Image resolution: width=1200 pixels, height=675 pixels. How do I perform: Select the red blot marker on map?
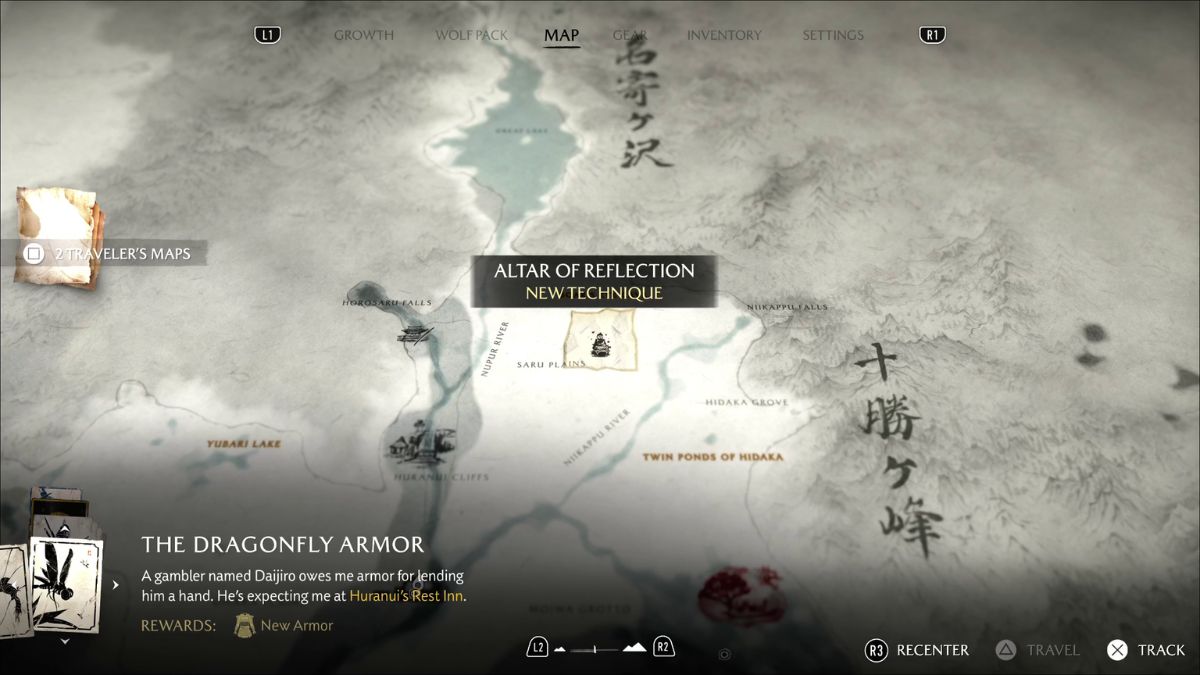[x=741, y=594]
